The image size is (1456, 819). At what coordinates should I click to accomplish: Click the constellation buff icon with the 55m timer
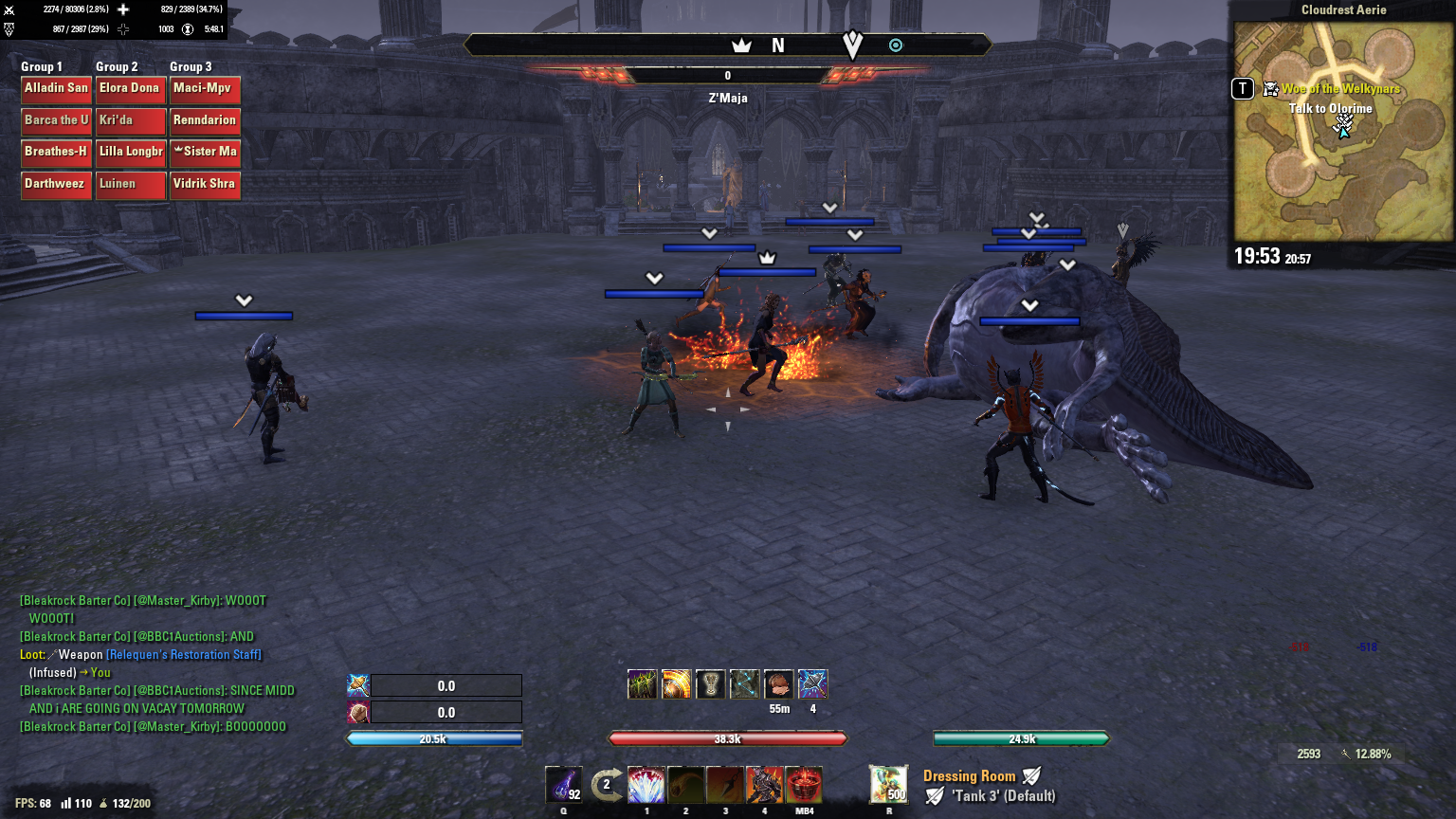point(779,683)
